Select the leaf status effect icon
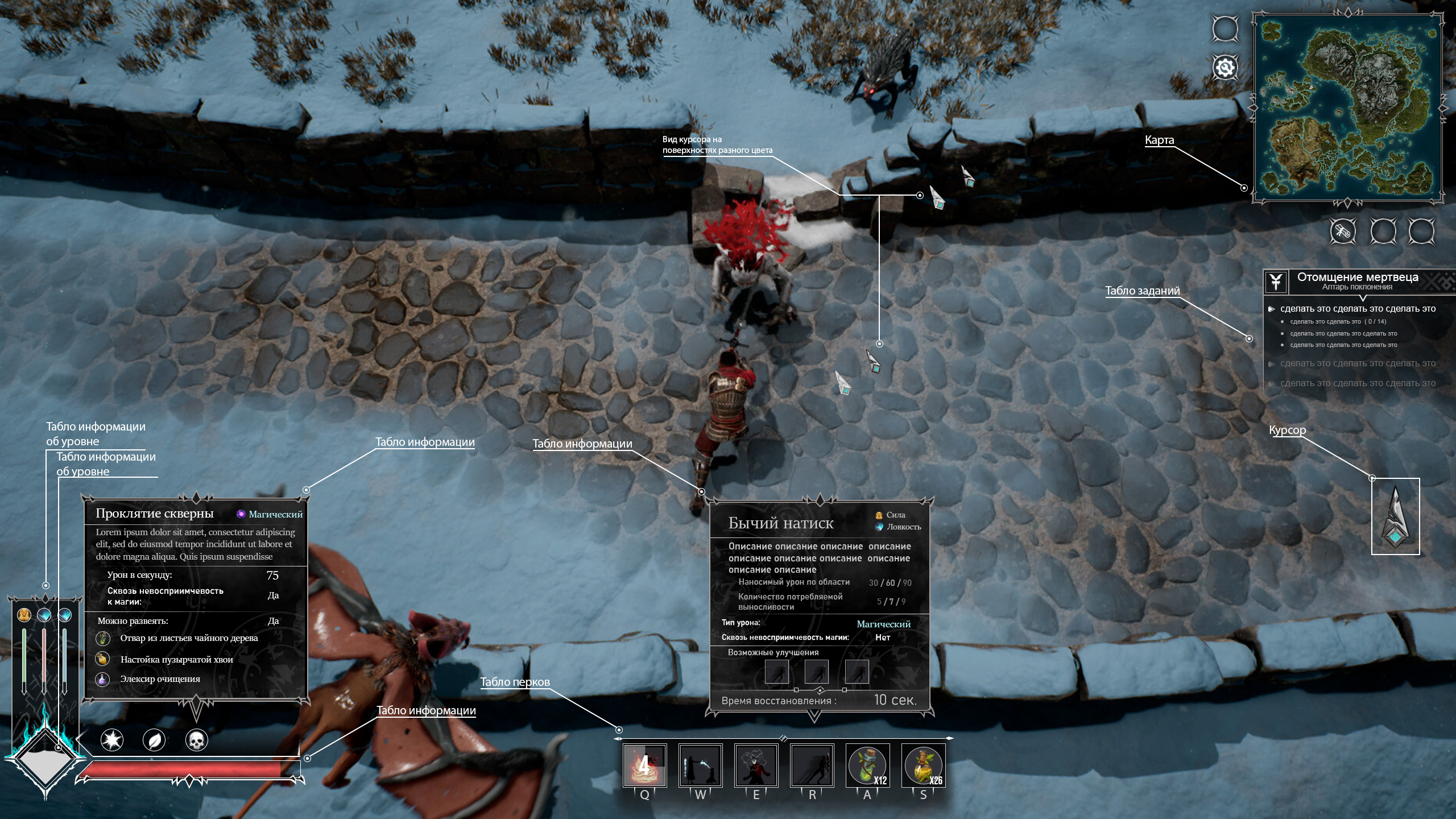This screenshot has height=819, width=1456. (x=154, y=740)
